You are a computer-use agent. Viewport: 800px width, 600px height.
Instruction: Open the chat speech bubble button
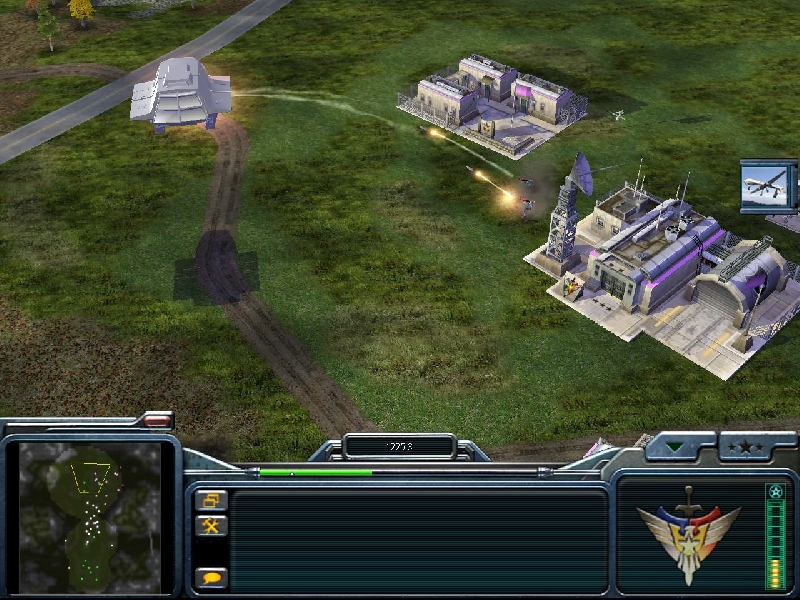tap(211, 577)
